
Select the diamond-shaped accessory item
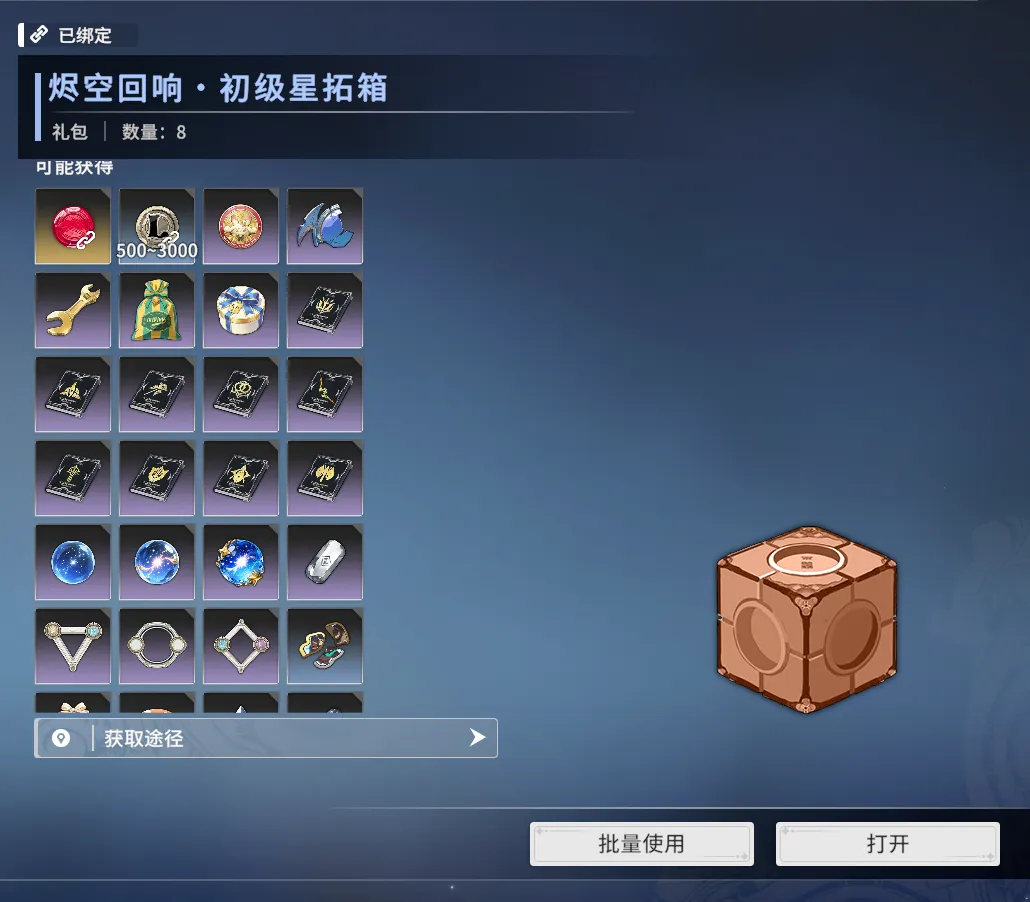click(241, 646)
